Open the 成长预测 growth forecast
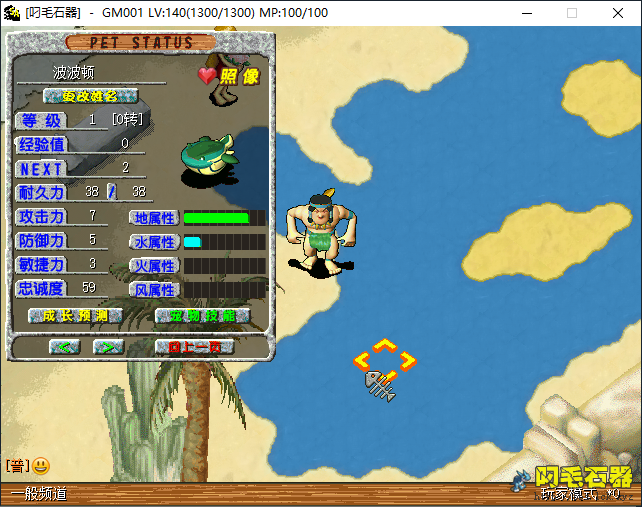 [x=75, y=316]
